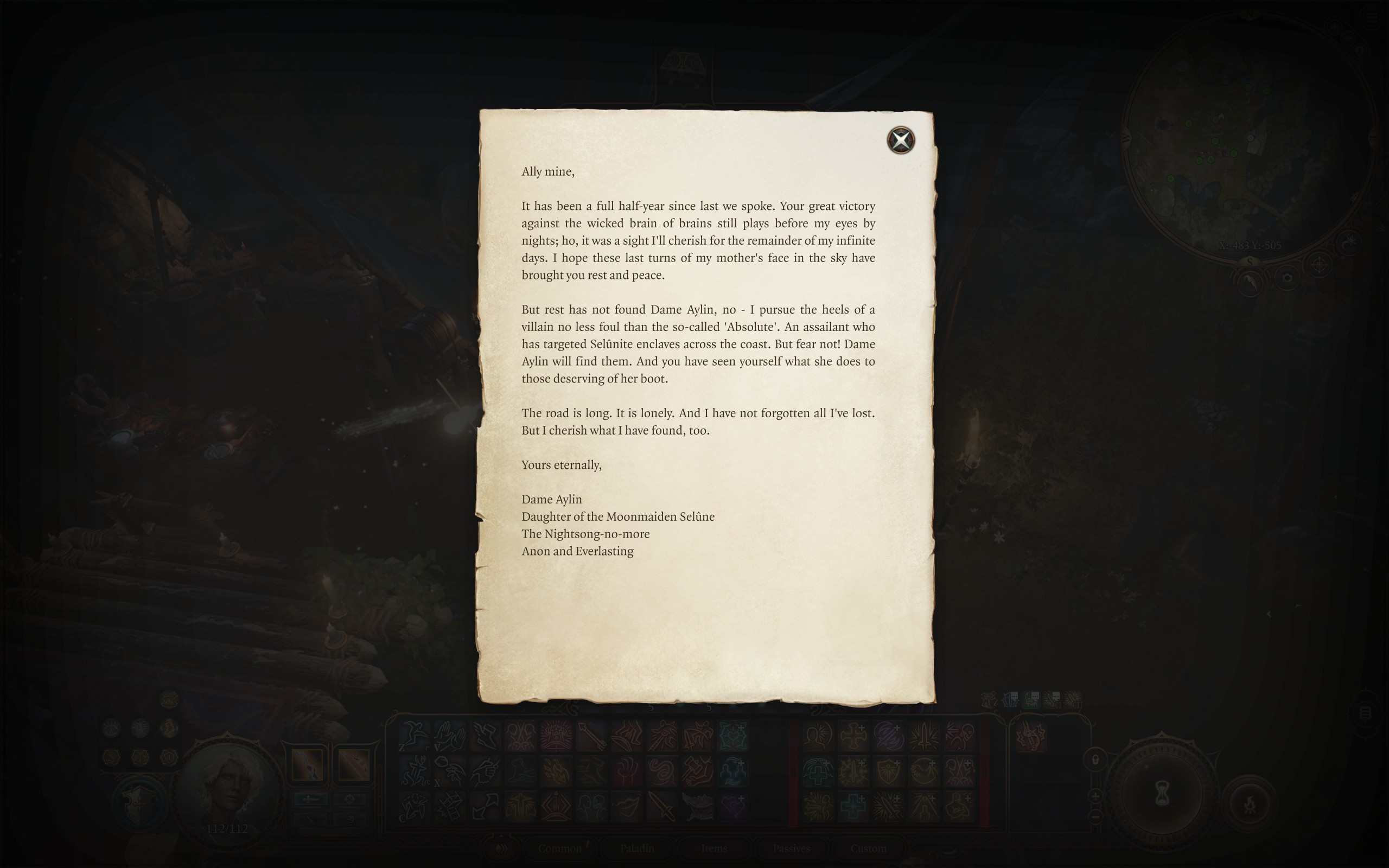
Task: Switch to the Passives tab
Action: (792, 848)
